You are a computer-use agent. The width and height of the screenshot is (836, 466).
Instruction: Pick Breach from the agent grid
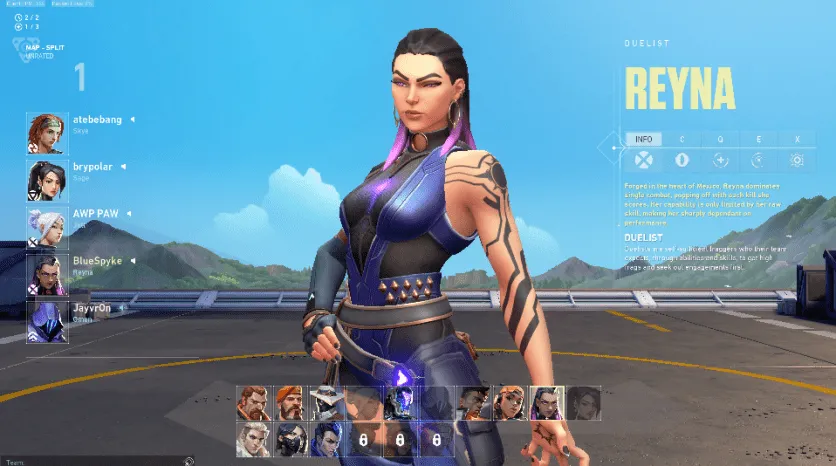coord(253,403)
